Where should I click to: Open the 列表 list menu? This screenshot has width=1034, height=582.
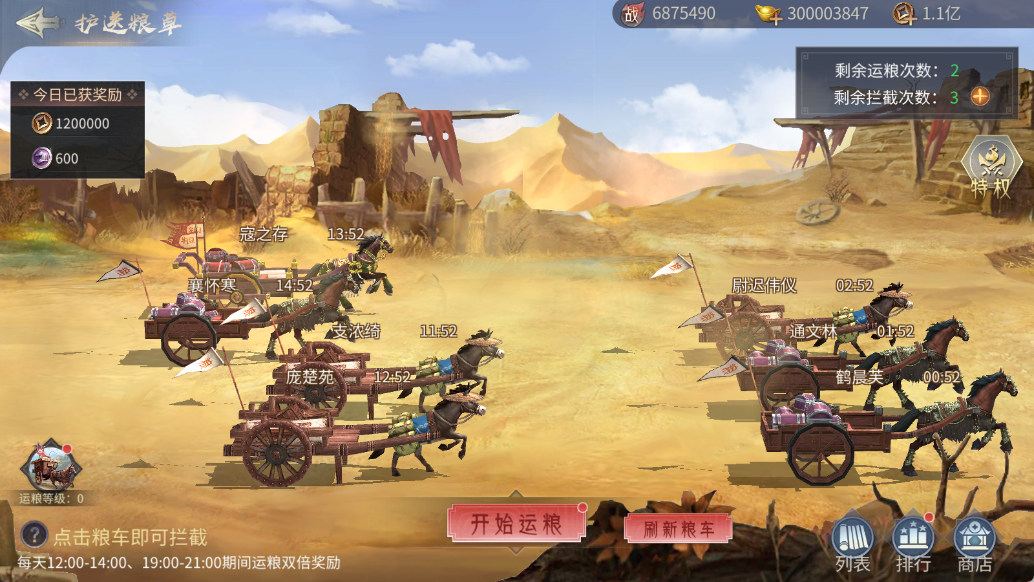click(852, 544)
